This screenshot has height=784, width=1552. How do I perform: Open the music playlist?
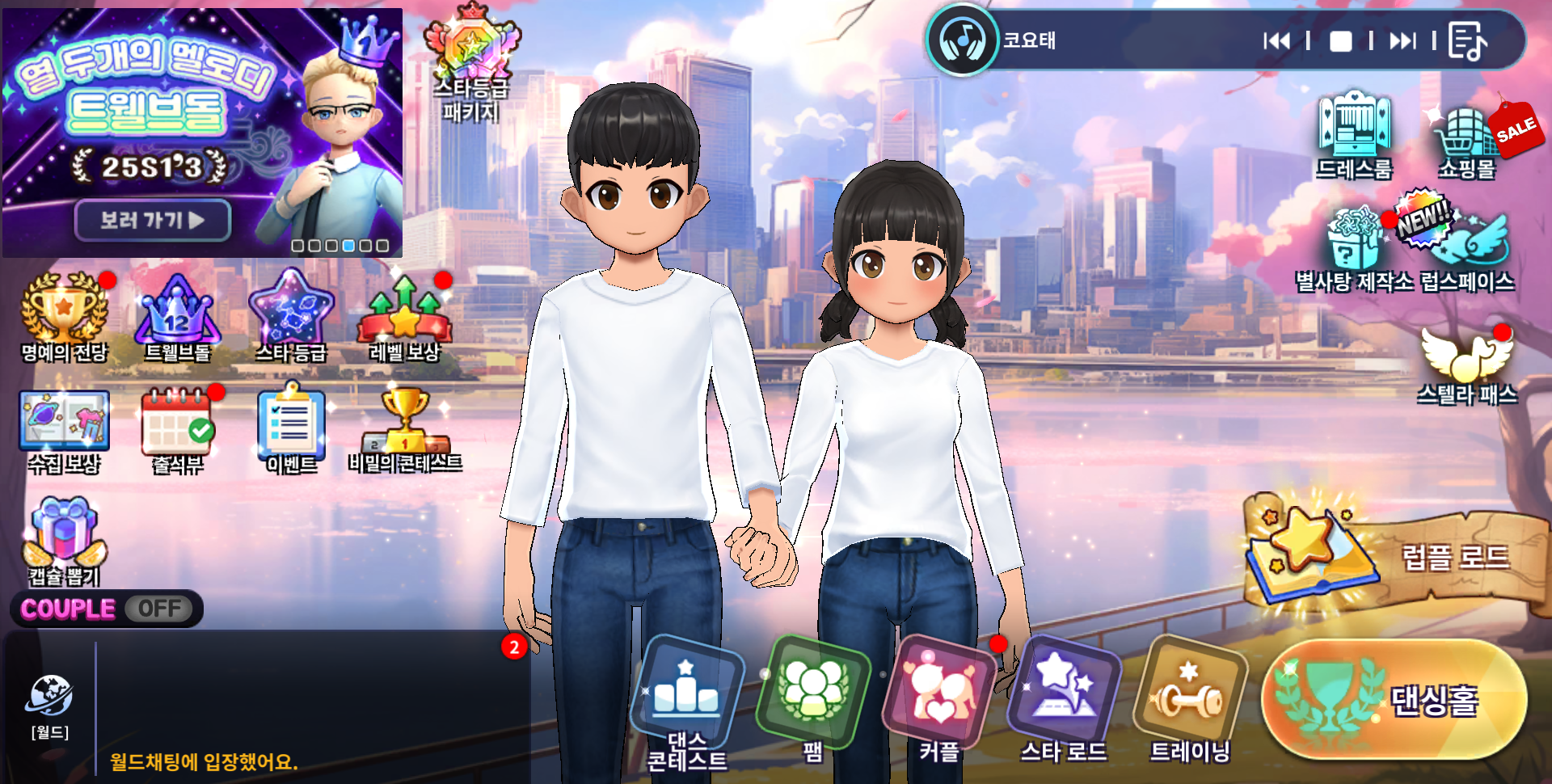(x=1466, y=41)
